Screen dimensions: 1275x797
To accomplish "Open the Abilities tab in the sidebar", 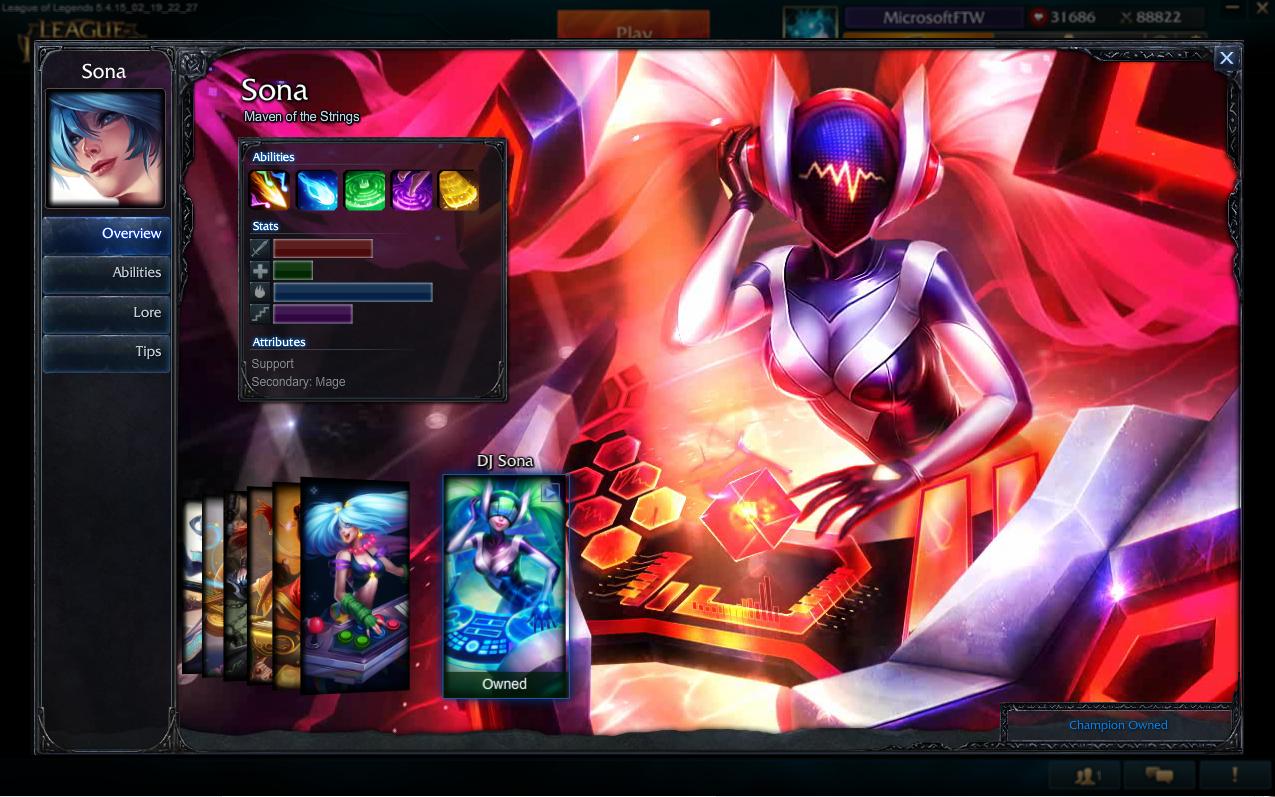I will click(106, 273).
